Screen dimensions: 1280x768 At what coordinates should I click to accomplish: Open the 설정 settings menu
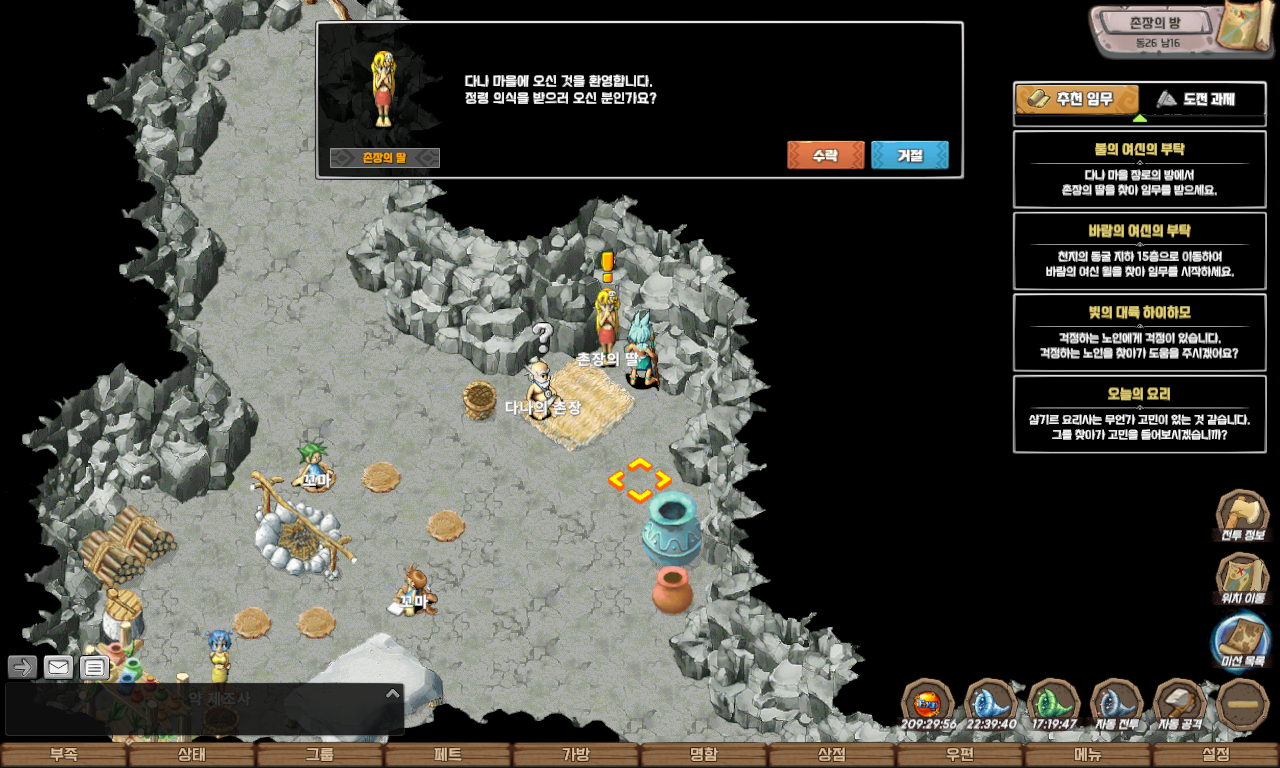(x=1216, y=755)
